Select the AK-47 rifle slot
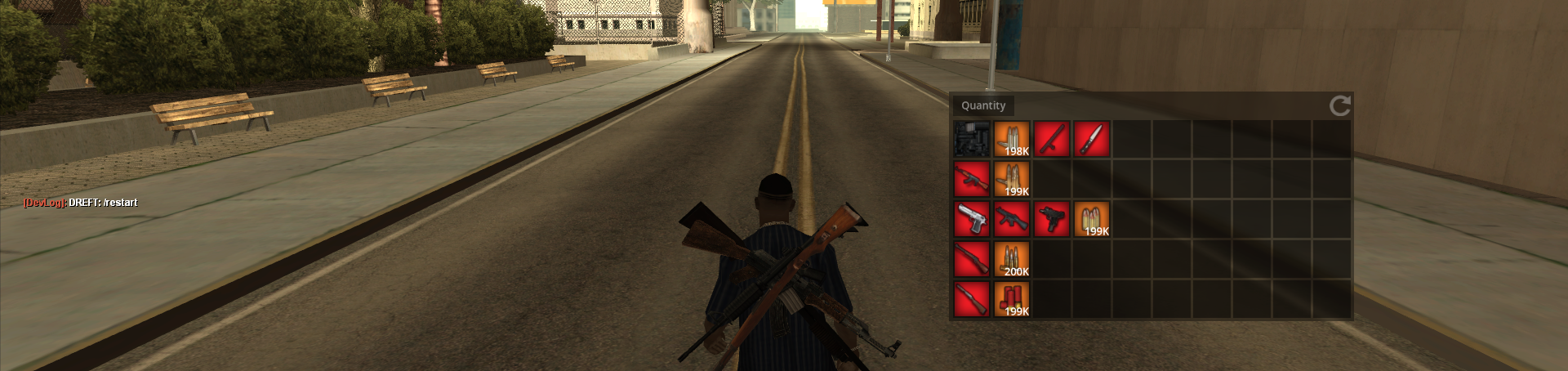The image size is (1568, 371). coord(972,179)
